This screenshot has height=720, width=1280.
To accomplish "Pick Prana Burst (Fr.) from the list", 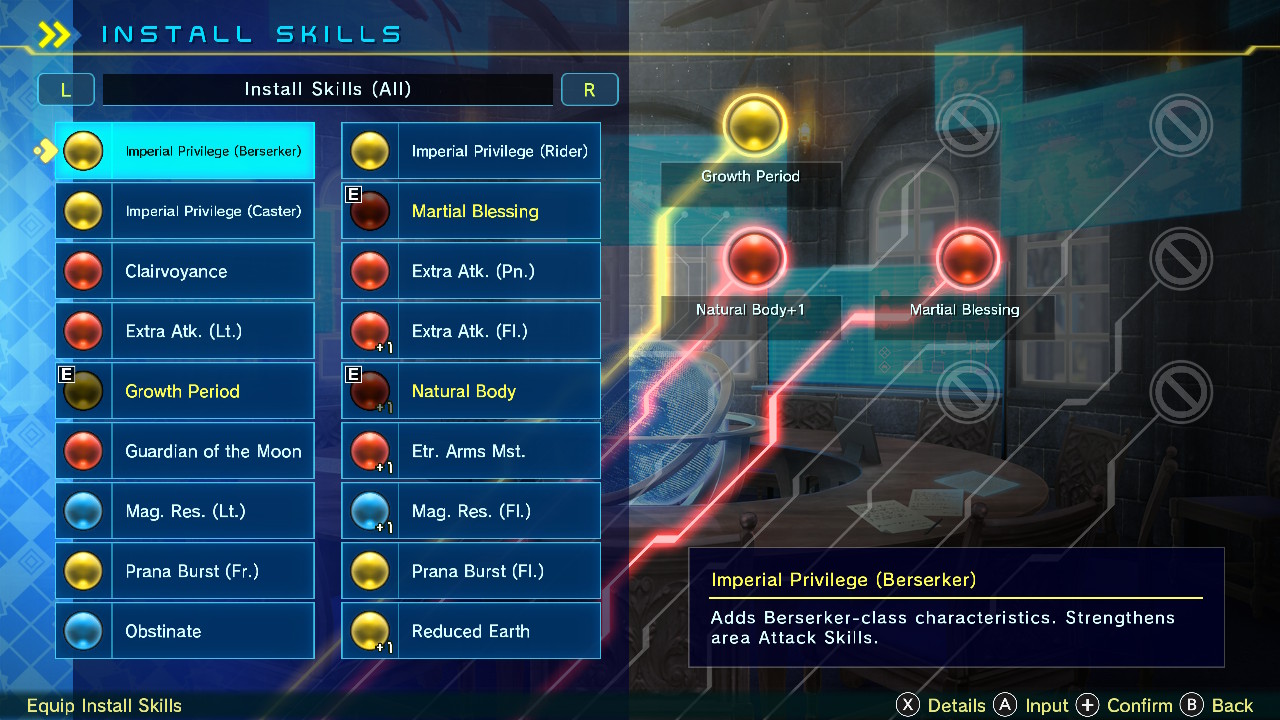I will click(185, 571).
